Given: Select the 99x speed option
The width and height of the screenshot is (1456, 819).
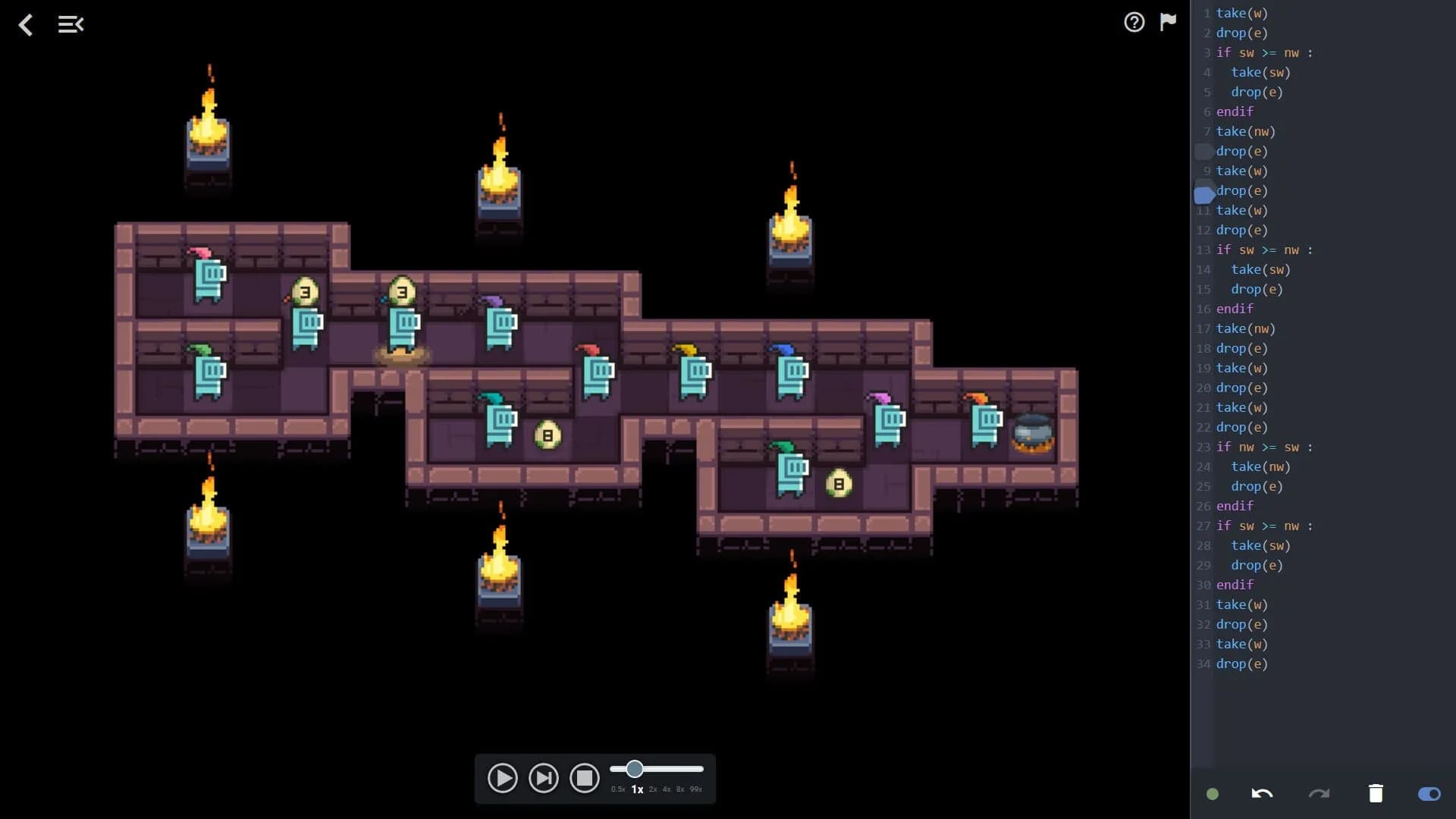Looking at the screenshot, I should coord(694,789).
